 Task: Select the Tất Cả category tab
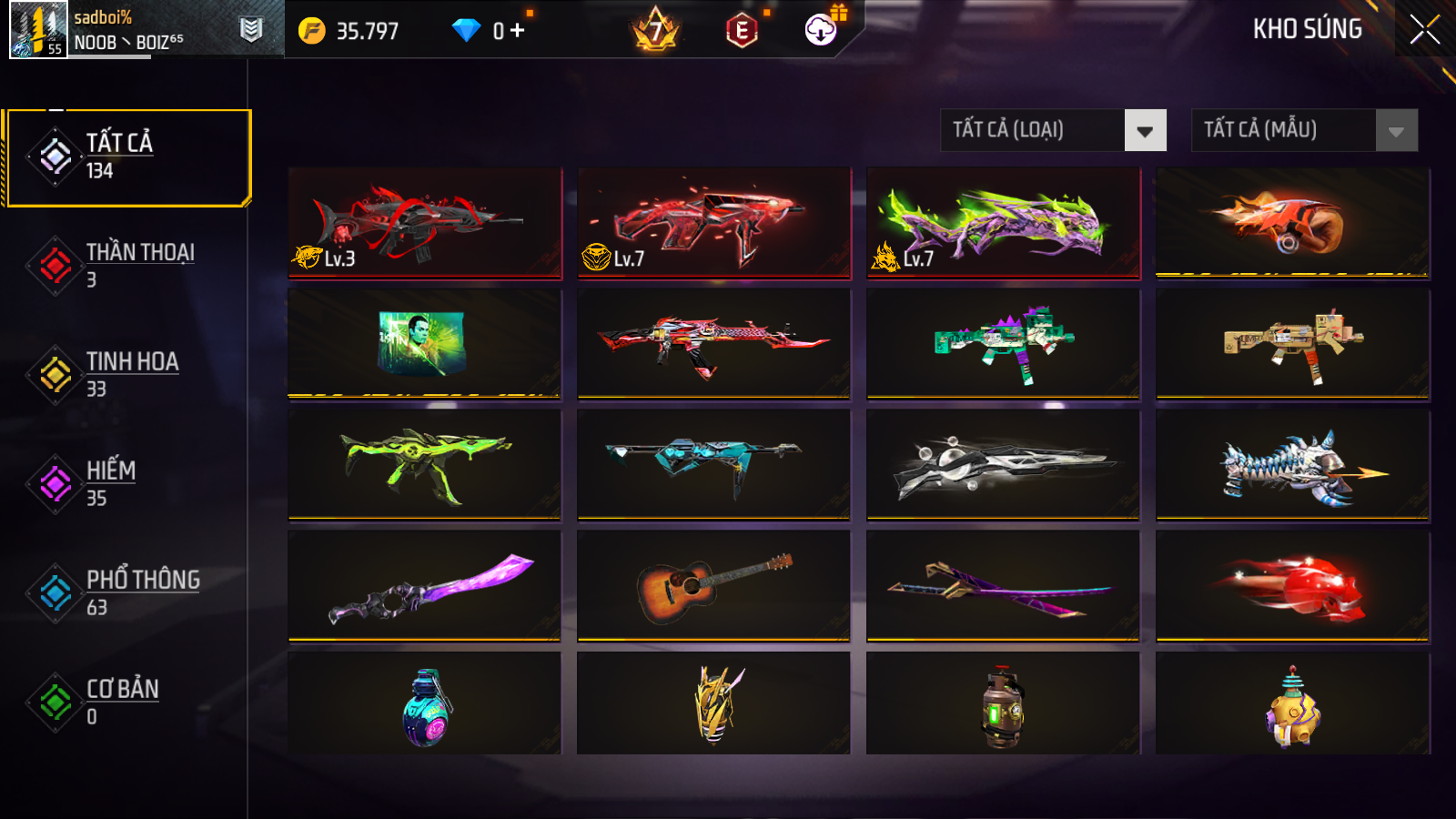click(x=127, y=157)
